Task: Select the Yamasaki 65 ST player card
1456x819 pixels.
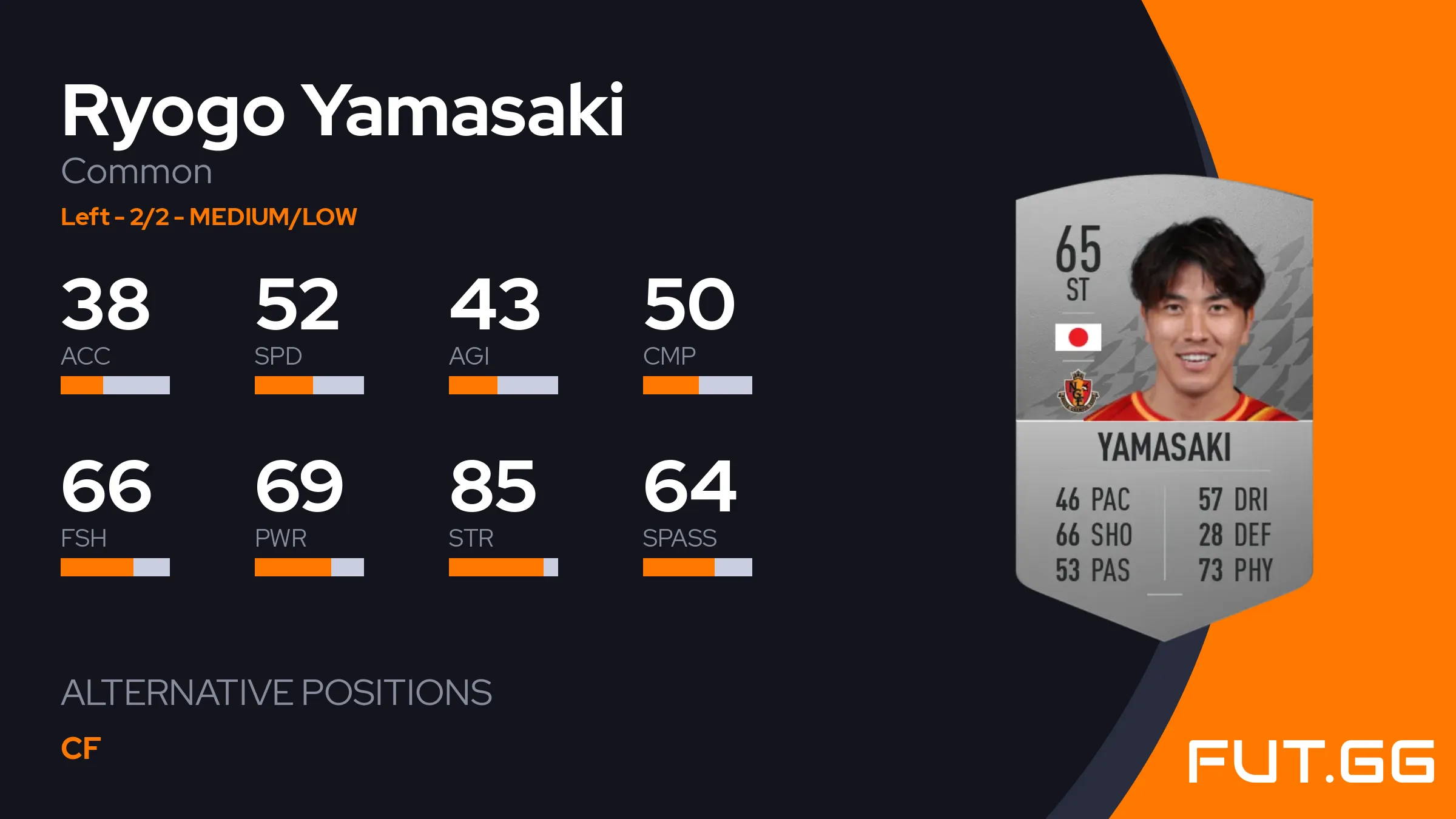Action: pos(1164,406)
